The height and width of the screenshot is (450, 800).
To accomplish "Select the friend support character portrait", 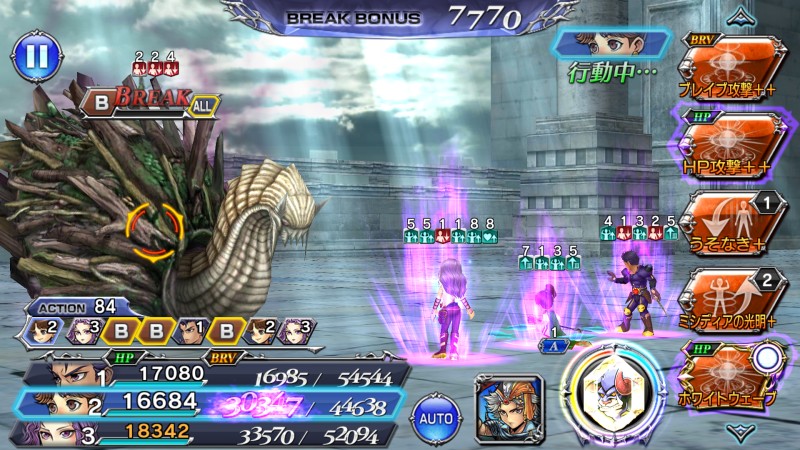I will coord(508,405).
